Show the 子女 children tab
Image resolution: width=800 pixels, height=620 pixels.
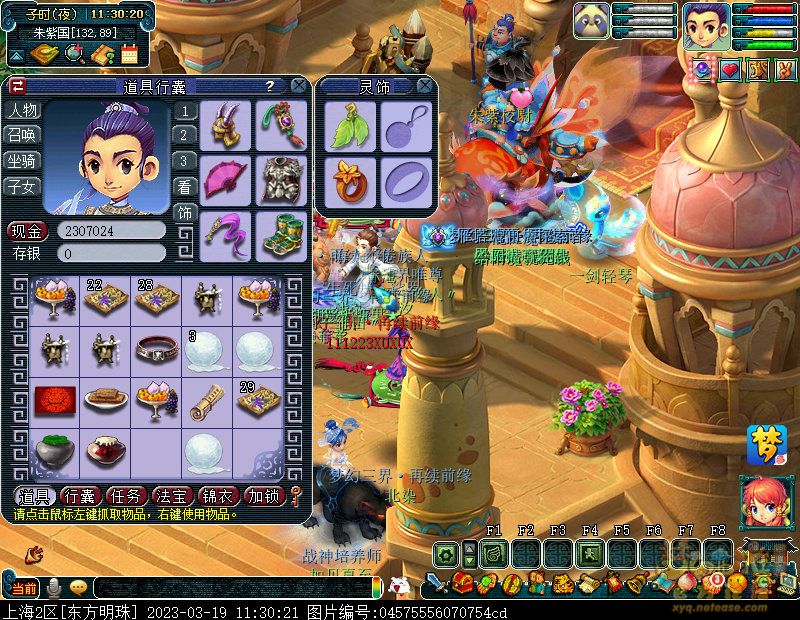[22, 186]
